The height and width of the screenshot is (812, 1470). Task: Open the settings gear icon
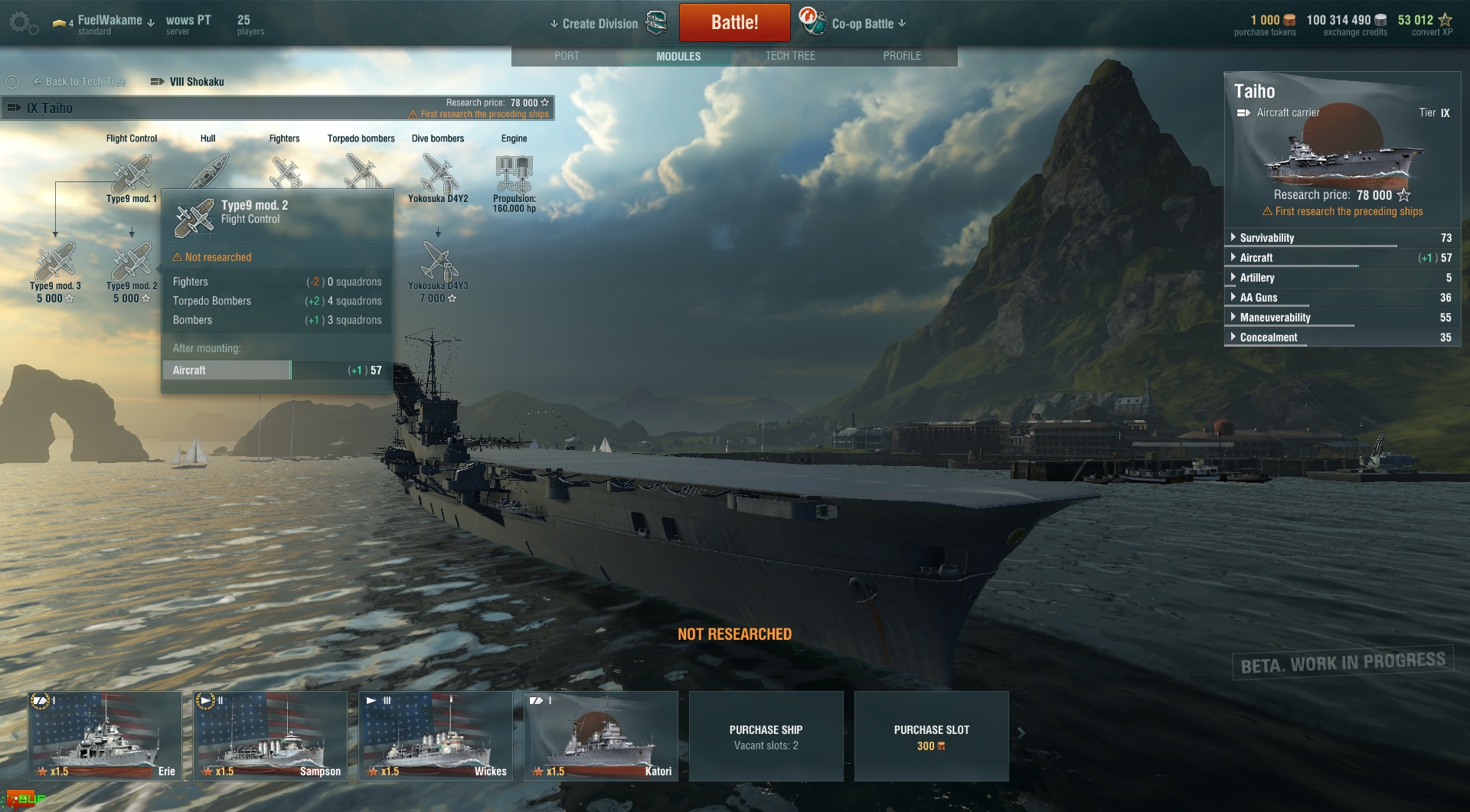(21, 23)
